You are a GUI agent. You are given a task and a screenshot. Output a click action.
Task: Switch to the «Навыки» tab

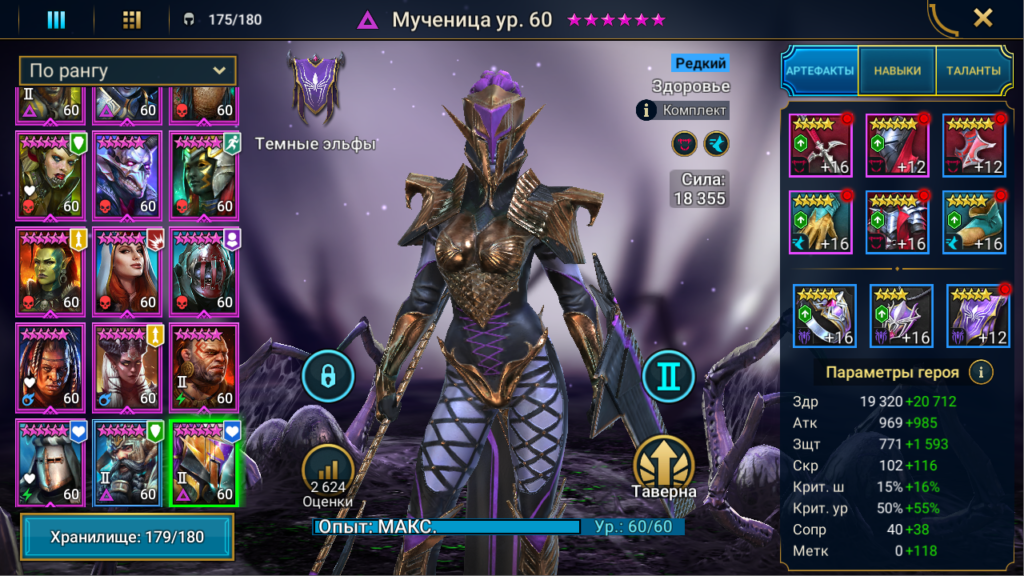[897, 71]
